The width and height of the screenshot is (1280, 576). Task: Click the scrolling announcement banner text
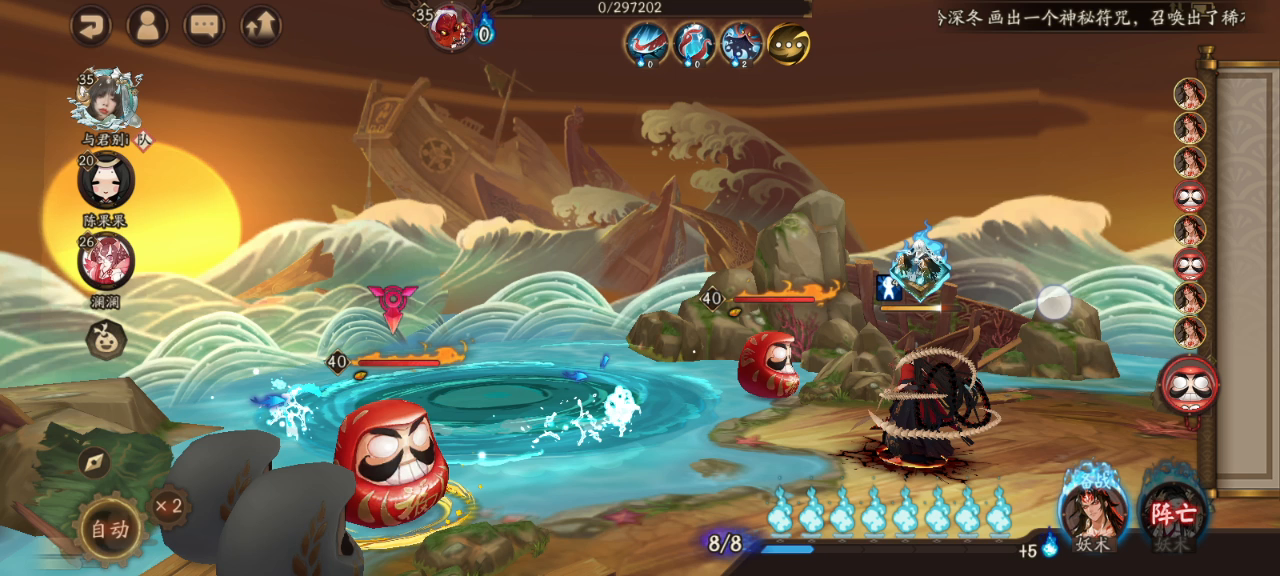point(1090,18)
